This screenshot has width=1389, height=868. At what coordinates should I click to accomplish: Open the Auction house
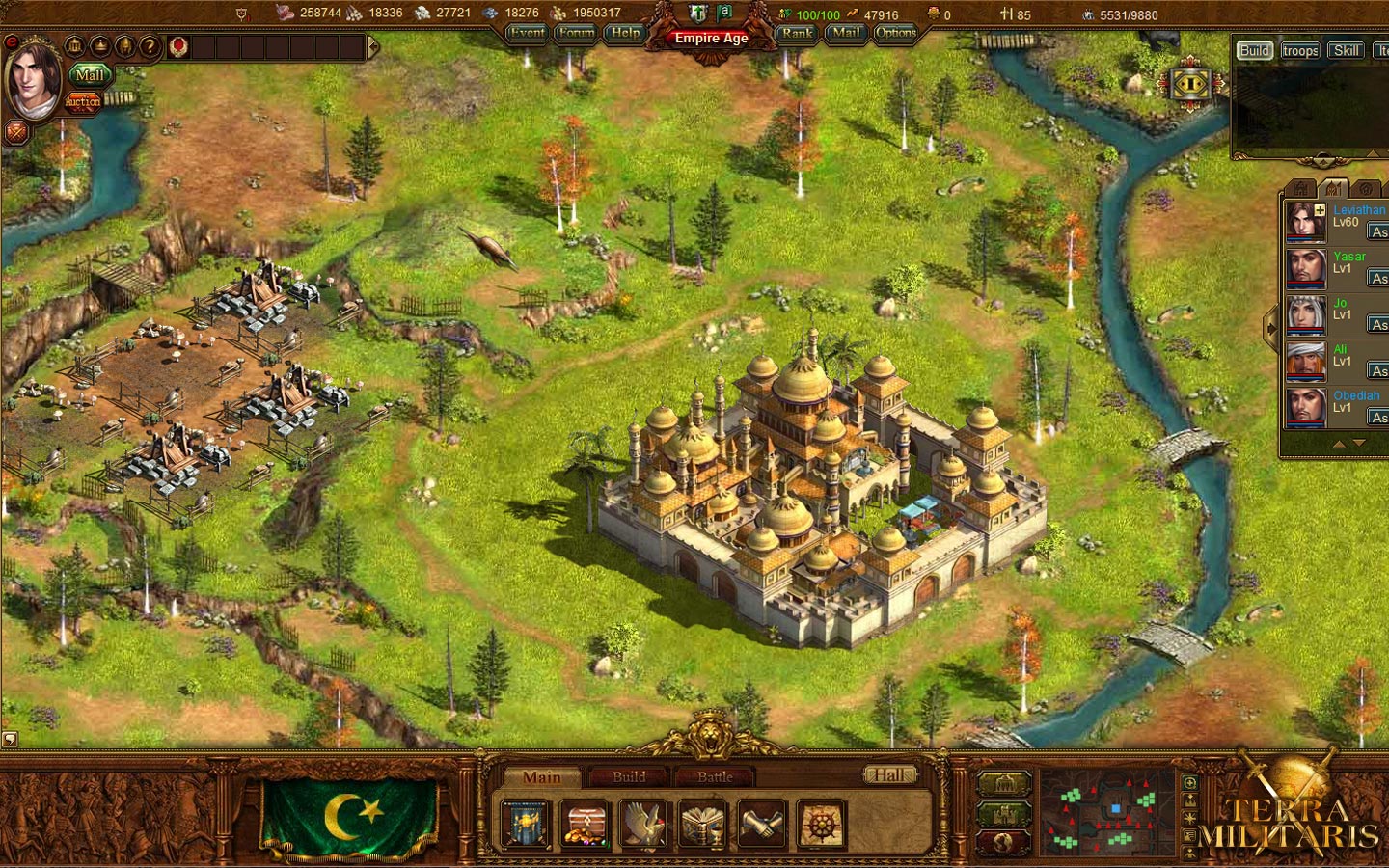coord(83,101)
